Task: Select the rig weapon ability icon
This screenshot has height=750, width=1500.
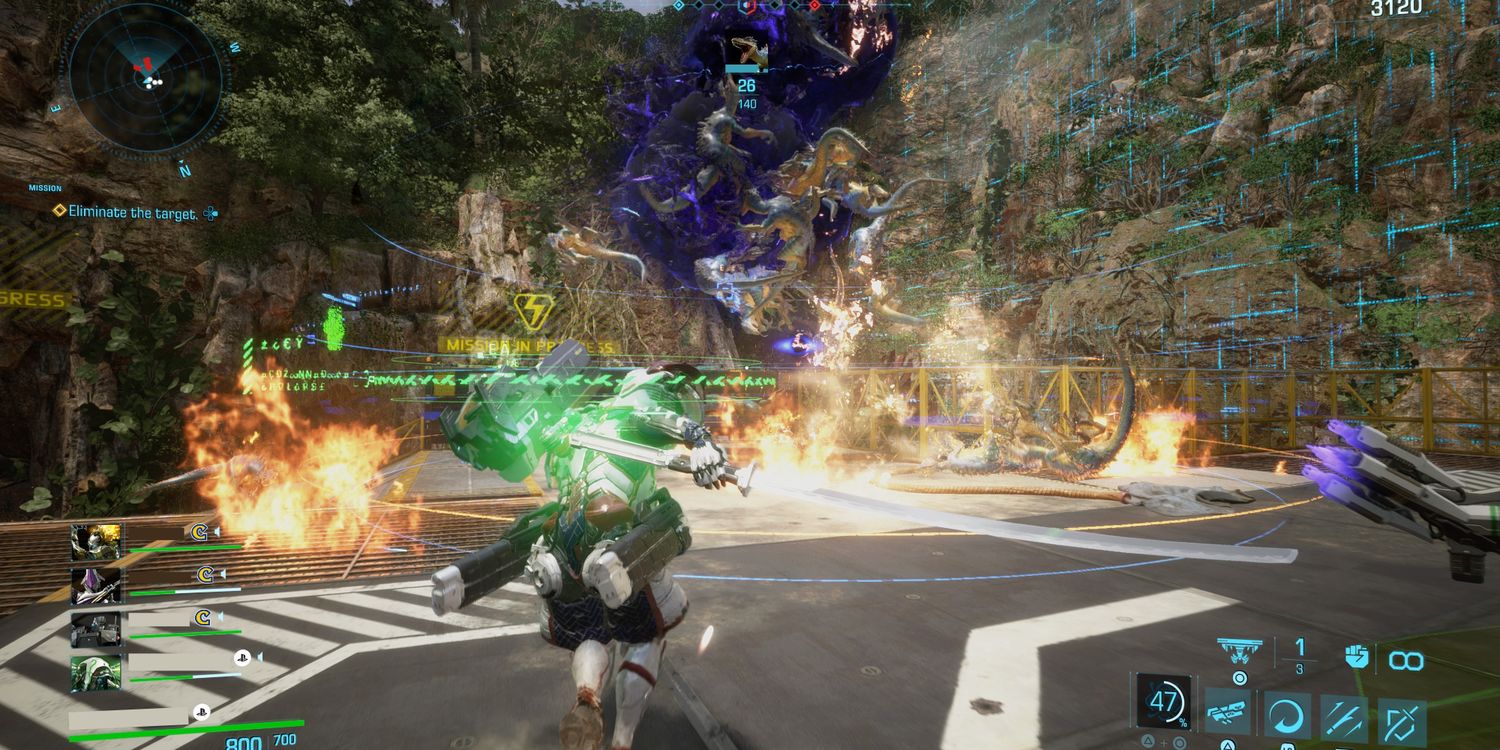Action: click(1228, 714)
